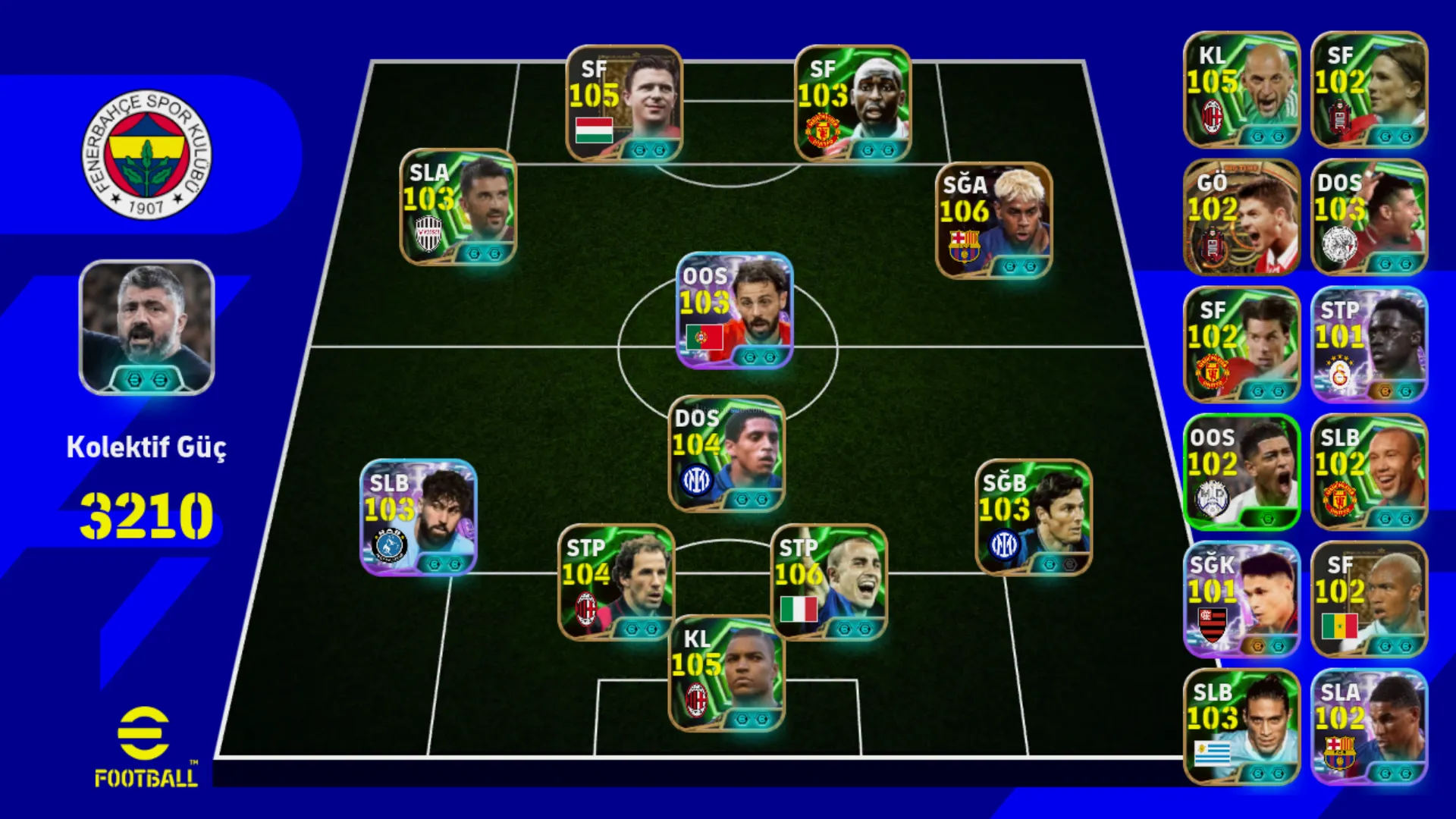This screenshot has height=819, width=1456.
Task: Choose the SLA 103 left winger card
Action: 458,206
